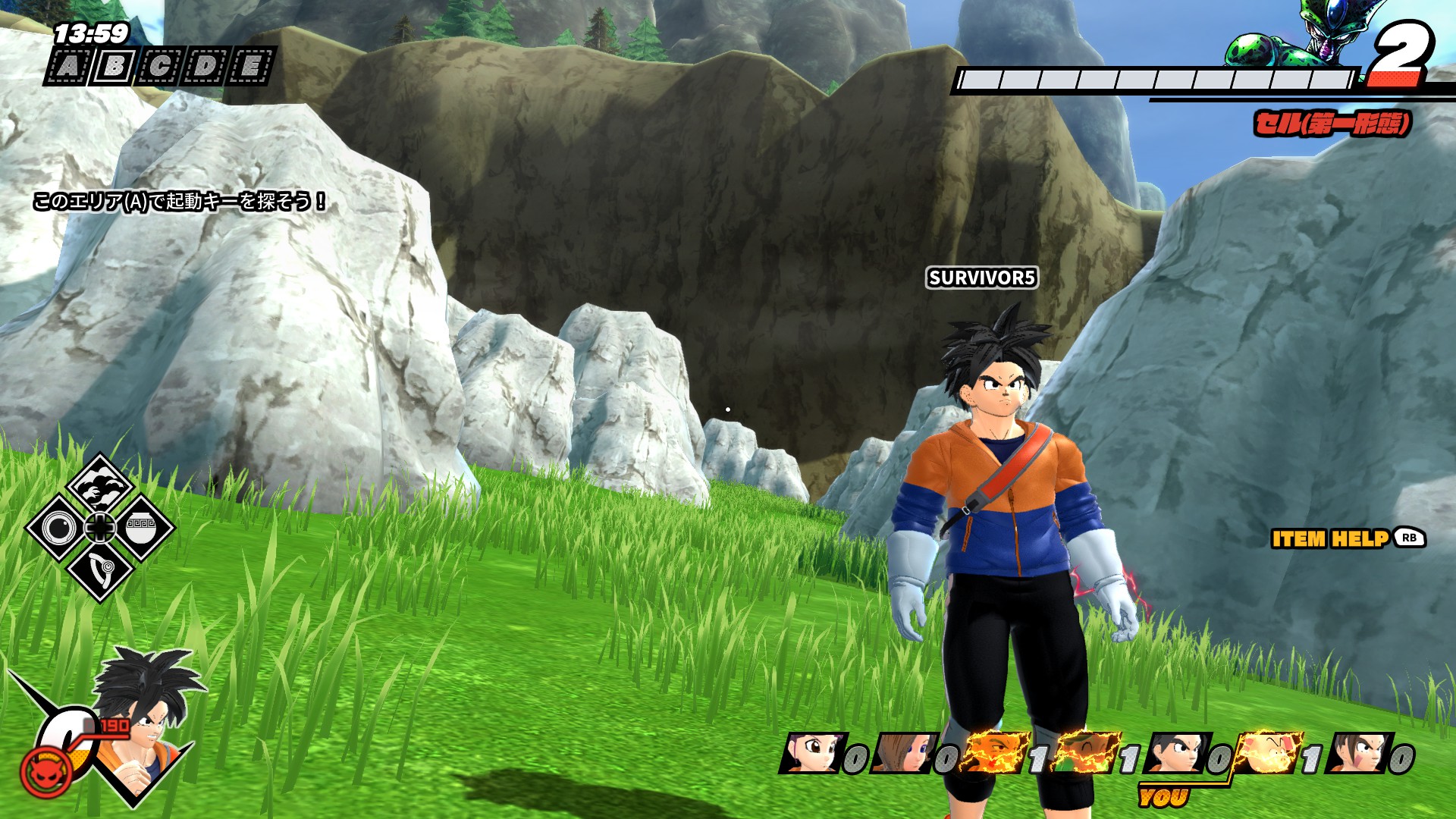Select the long brown-haired survivor portrait
The height and width of the screenshot is (819, 1456).
902,753
